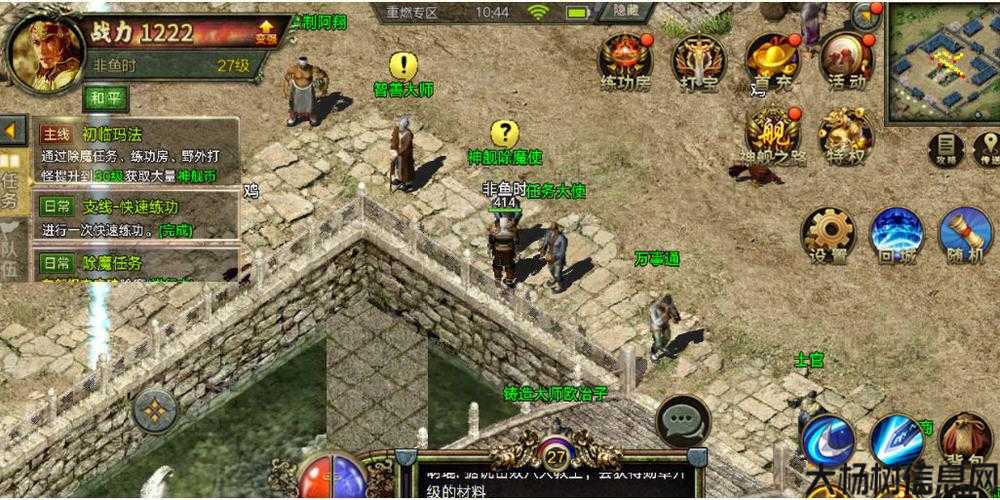Use the 随机 random teleport scroll
The width and height of the screenshot is (1000, 500).
pos(963,234)
